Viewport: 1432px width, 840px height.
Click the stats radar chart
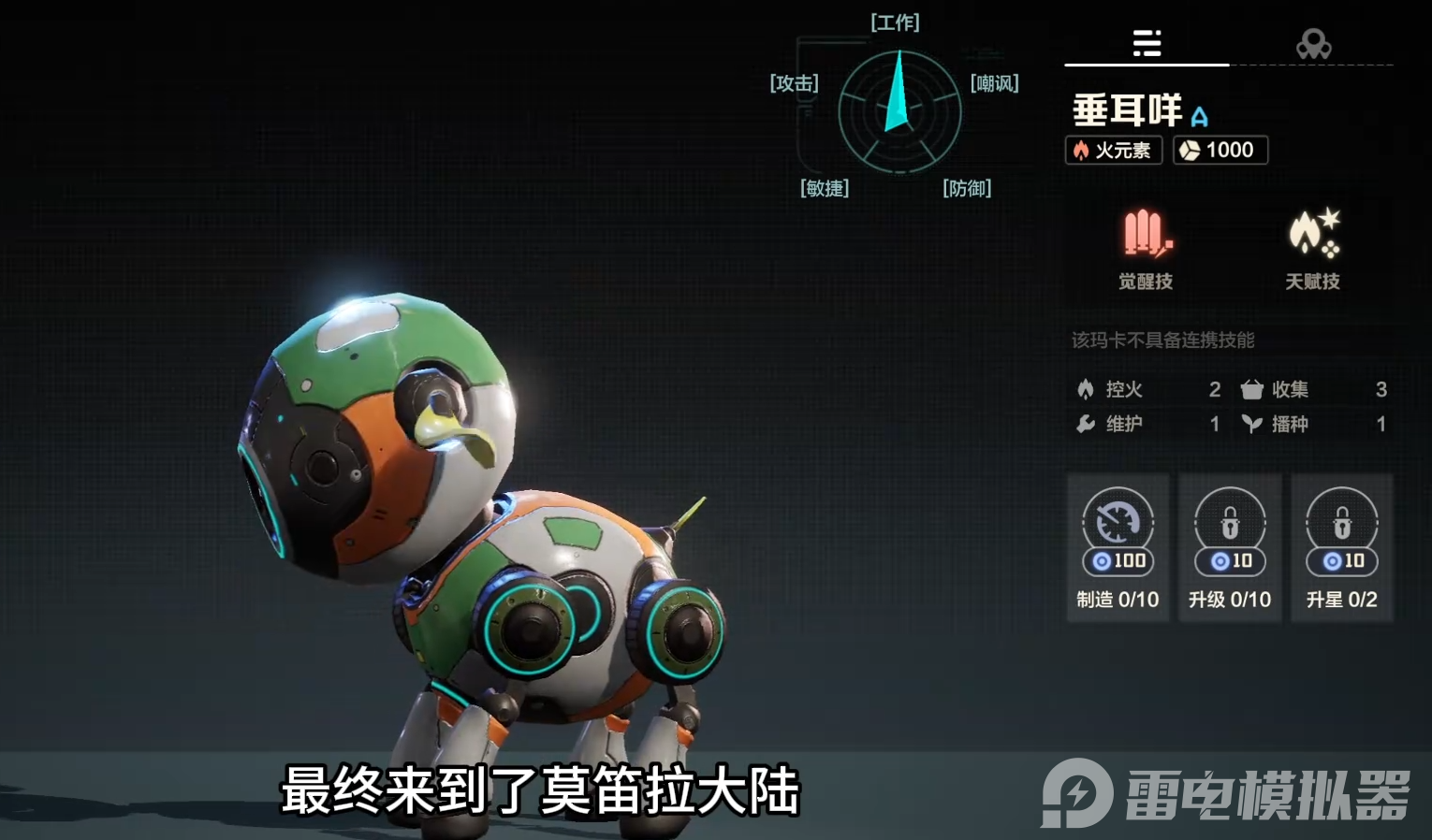click(899, 112)
